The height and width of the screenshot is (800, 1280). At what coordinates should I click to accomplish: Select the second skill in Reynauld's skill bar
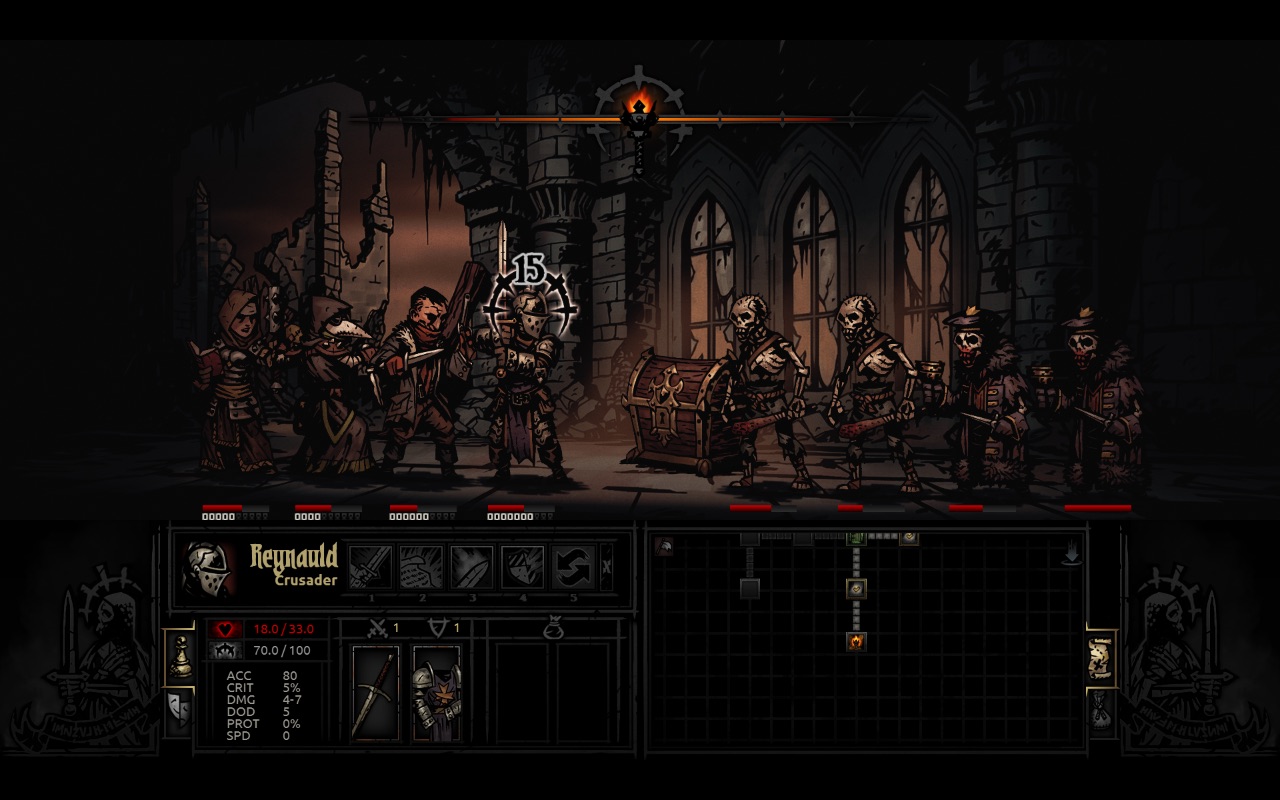(x=422, y=568)
